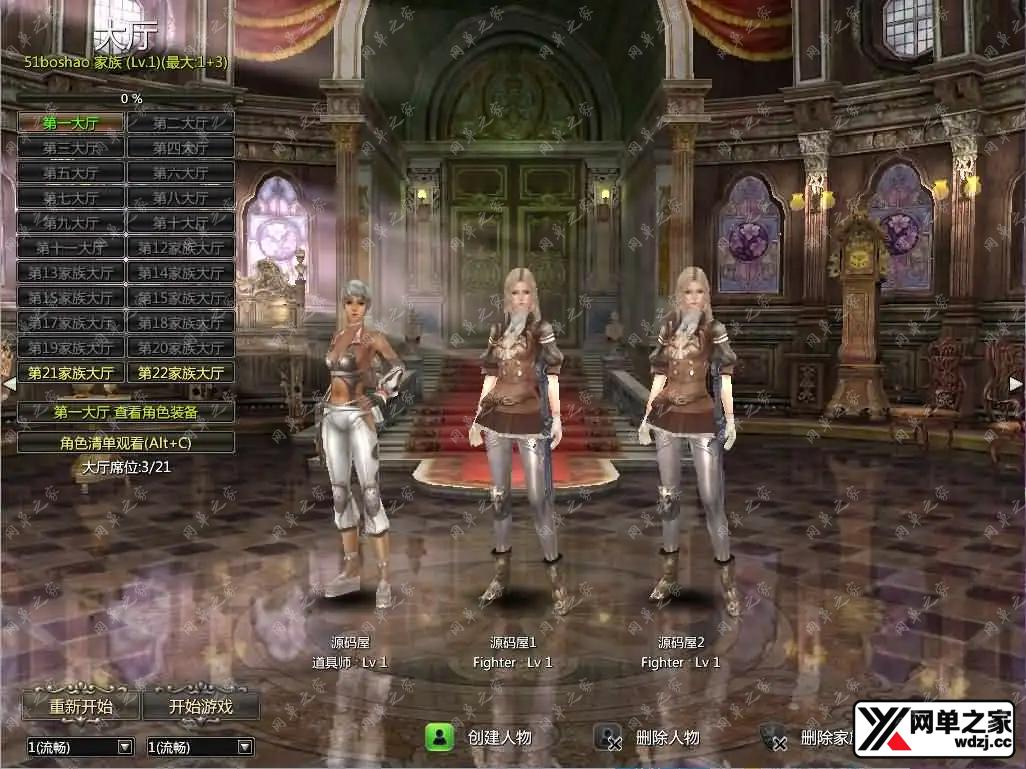This screenshot has height=769, width=1026.
Task: Go to the 第十大厅 lobby
Action: [181, 222]
